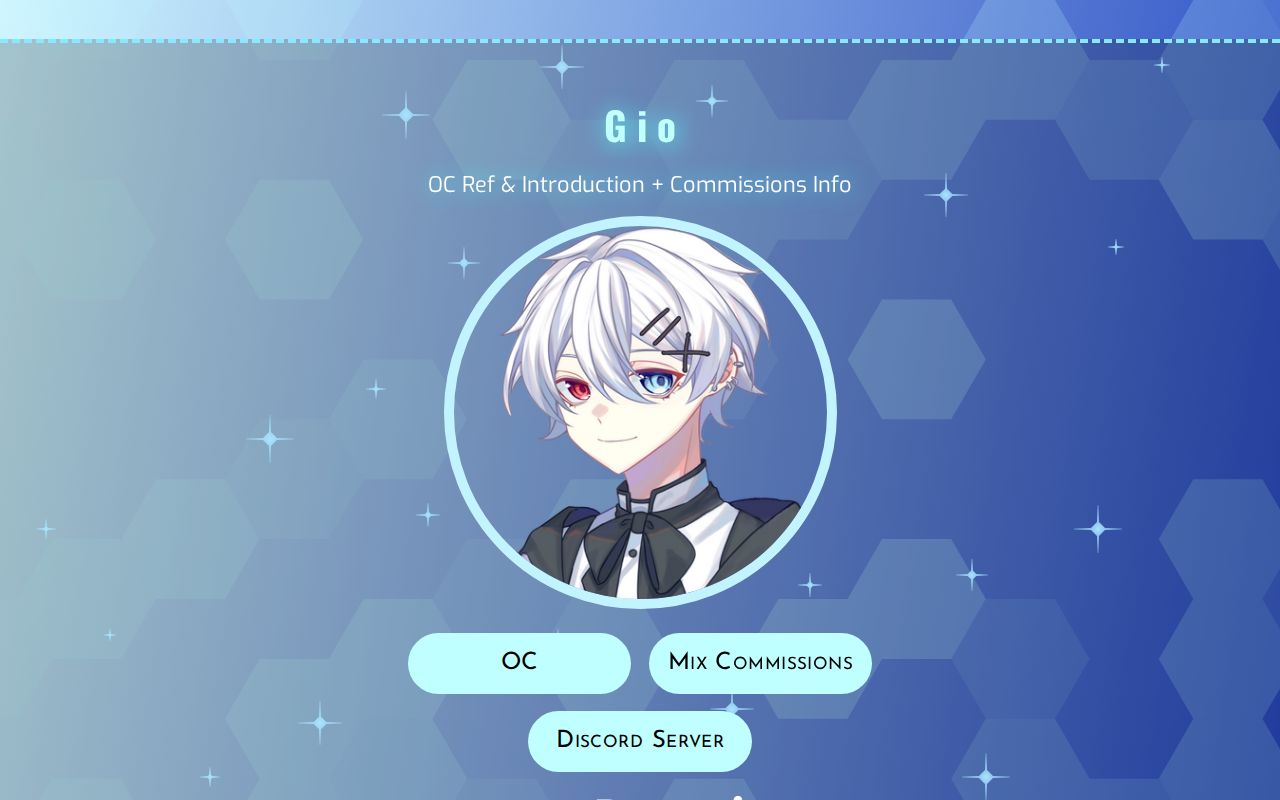Click the OC Ref & Introduction subtitle text
1280x800 pixels.
pos(639,184)
